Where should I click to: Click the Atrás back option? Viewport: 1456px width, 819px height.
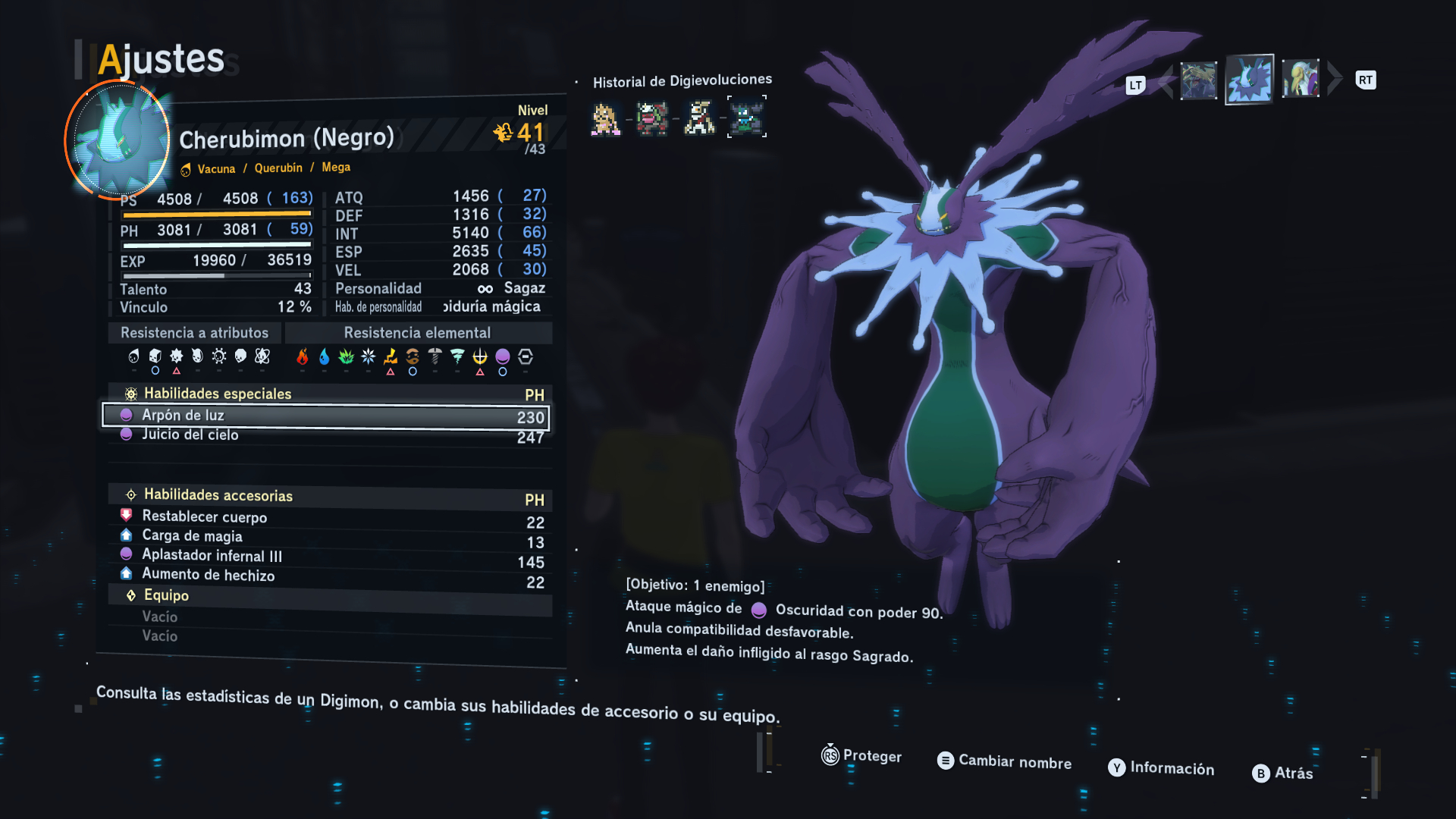coord(1283,773)
